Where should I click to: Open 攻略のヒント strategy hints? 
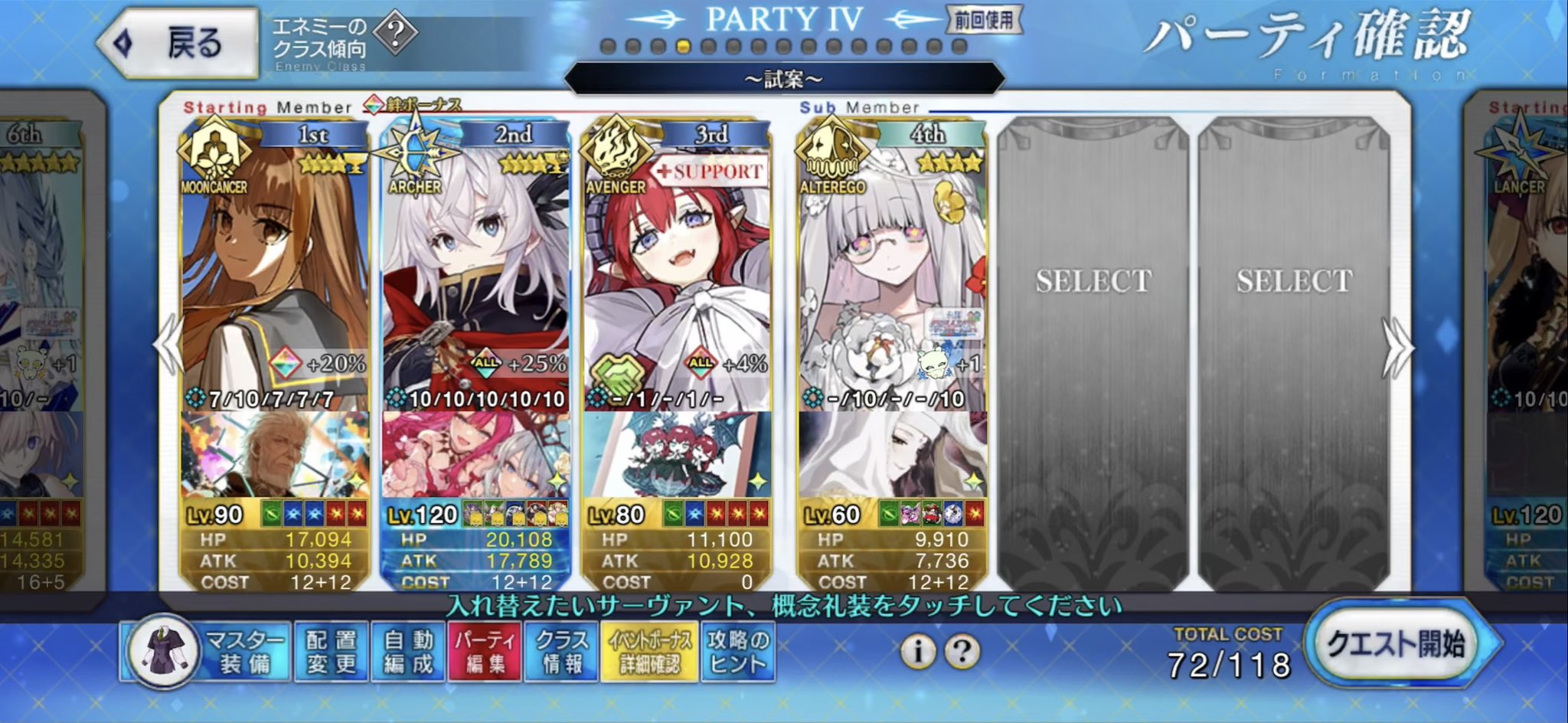[x=737, y=652]
